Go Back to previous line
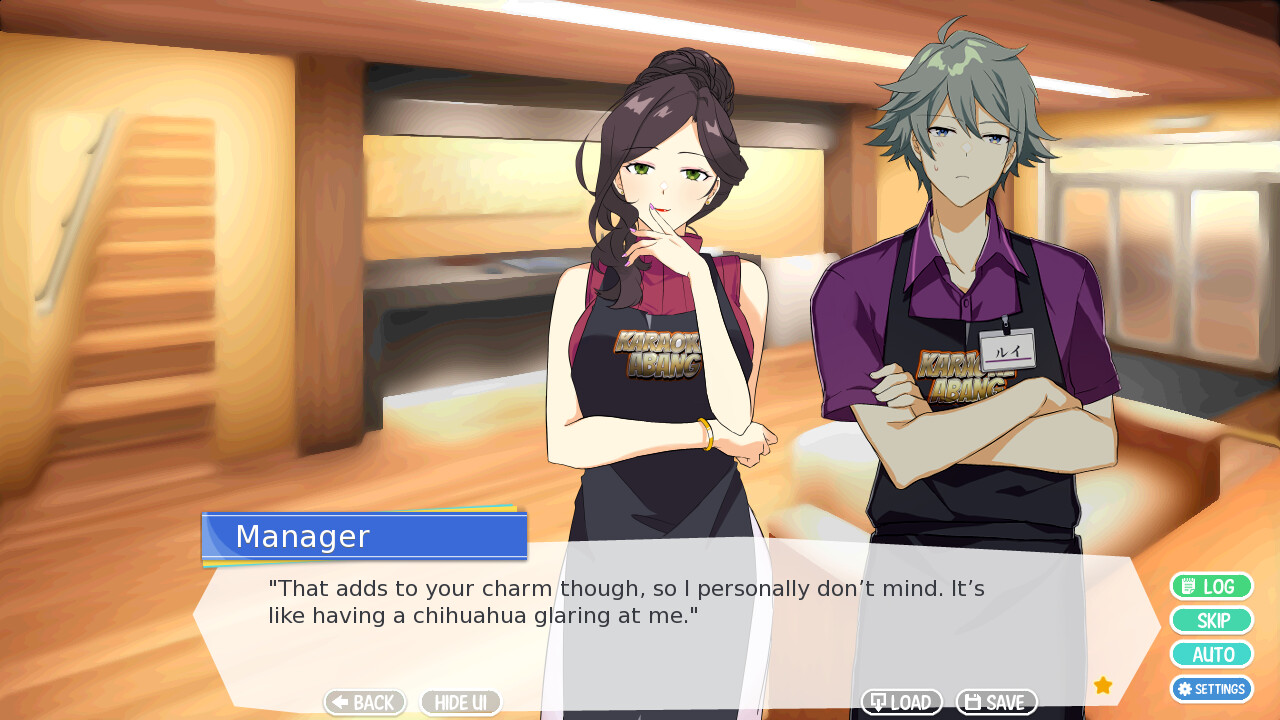Viewport: 1280px width, 720px height. tap(364, 703)
